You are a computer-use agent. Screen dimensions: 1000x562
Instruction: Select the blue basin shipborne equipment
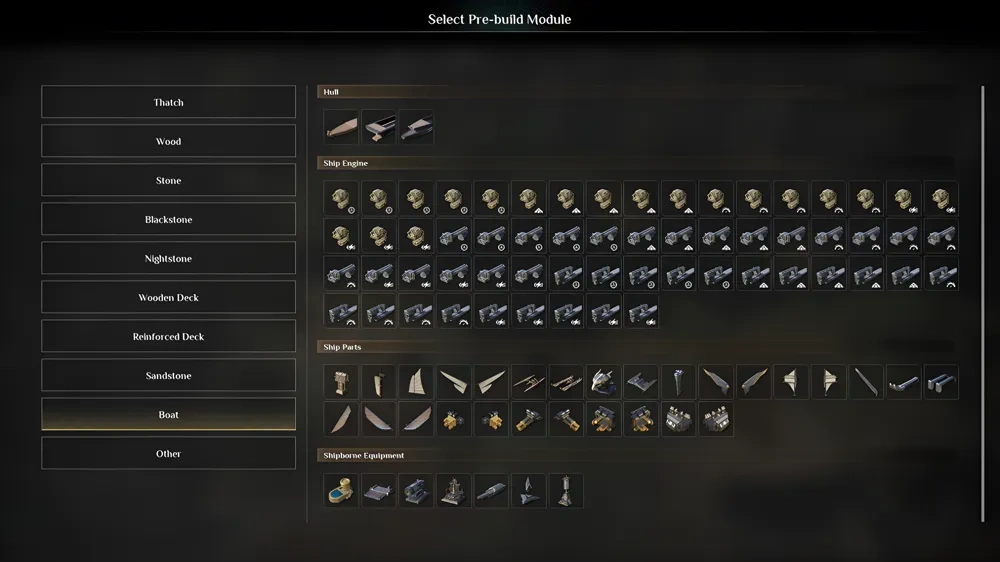click(341, 490)
